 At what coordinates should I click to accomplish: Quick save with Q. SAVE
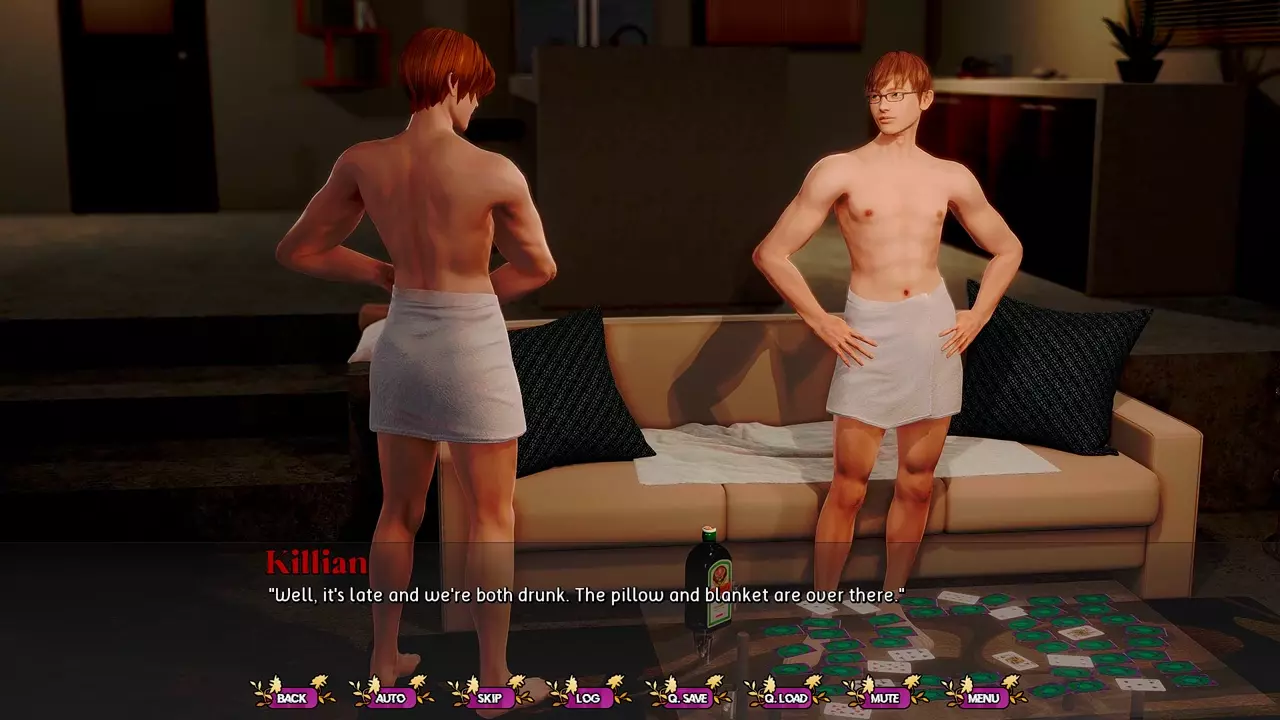coord(687,698)
